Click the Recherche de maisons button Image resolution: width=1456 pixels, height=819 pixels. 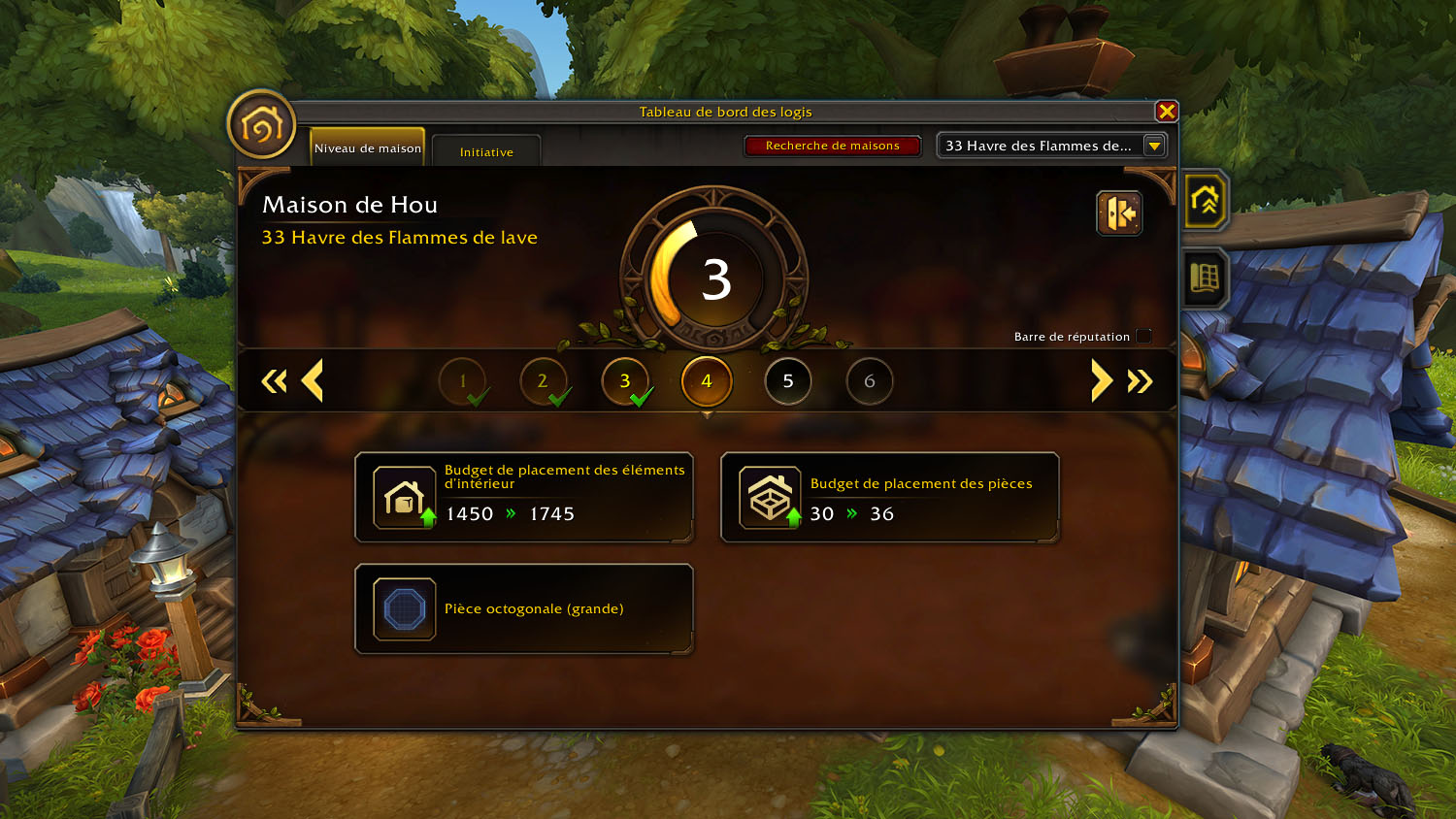point(832,146)
